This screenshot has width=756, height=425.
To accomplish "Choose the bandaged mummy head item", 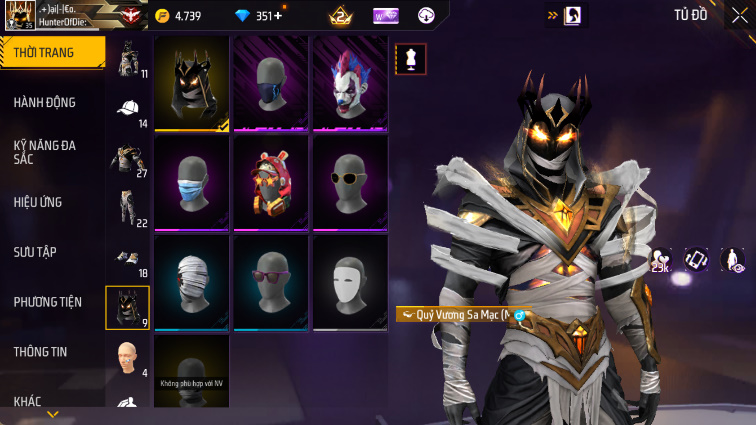I will [191, 283].
